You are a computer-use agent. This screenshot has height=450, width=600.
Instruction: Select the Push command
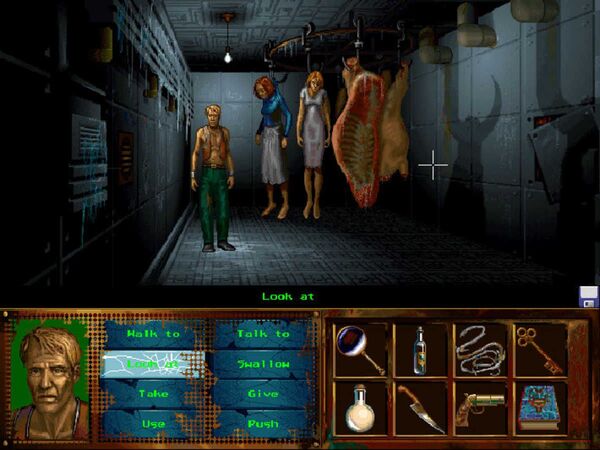[263, 423]
